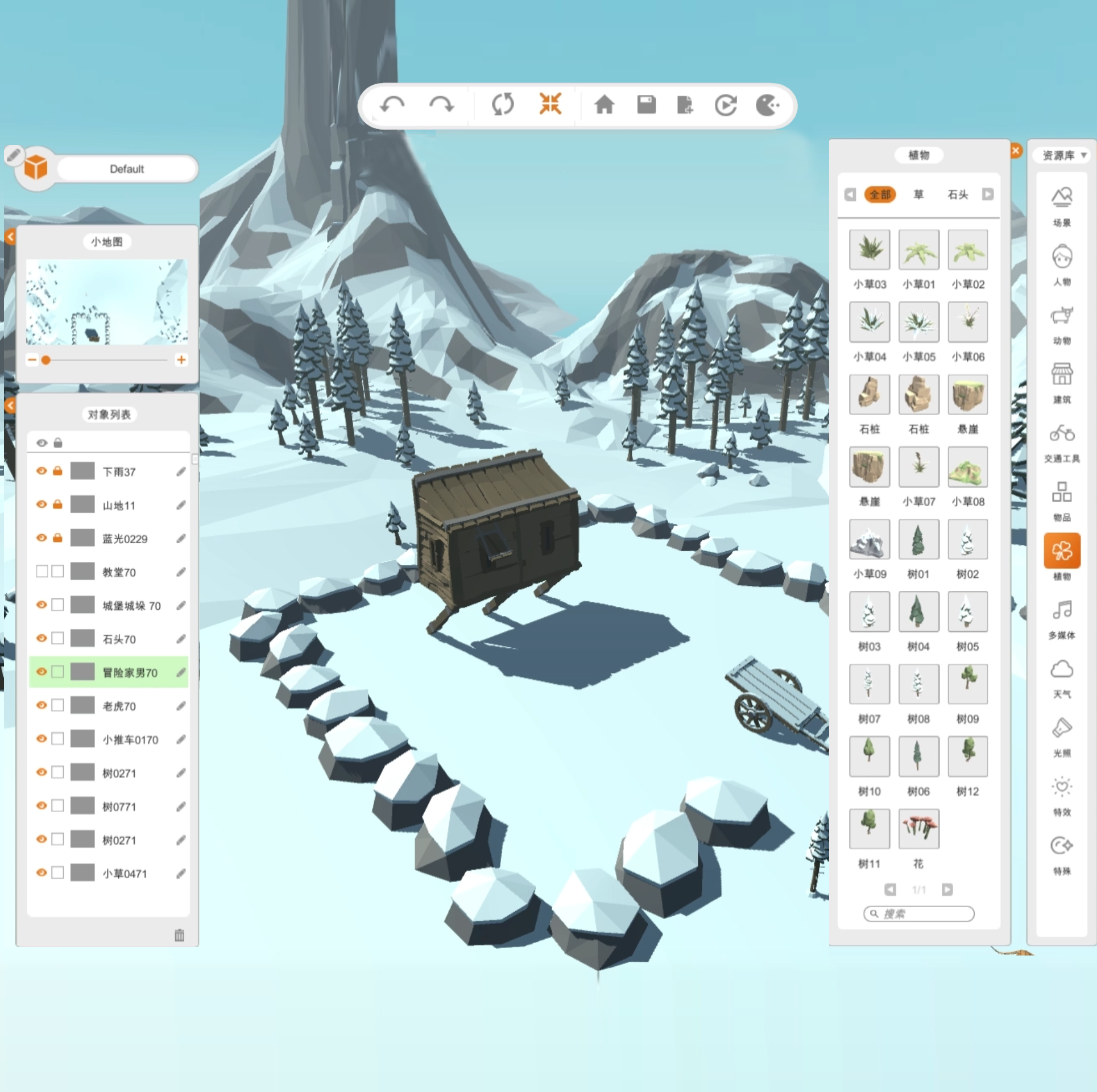Screen dimensions: 1097x1092
Task: Zoom in the minimap with the plus button
Action: pos(181,359)
